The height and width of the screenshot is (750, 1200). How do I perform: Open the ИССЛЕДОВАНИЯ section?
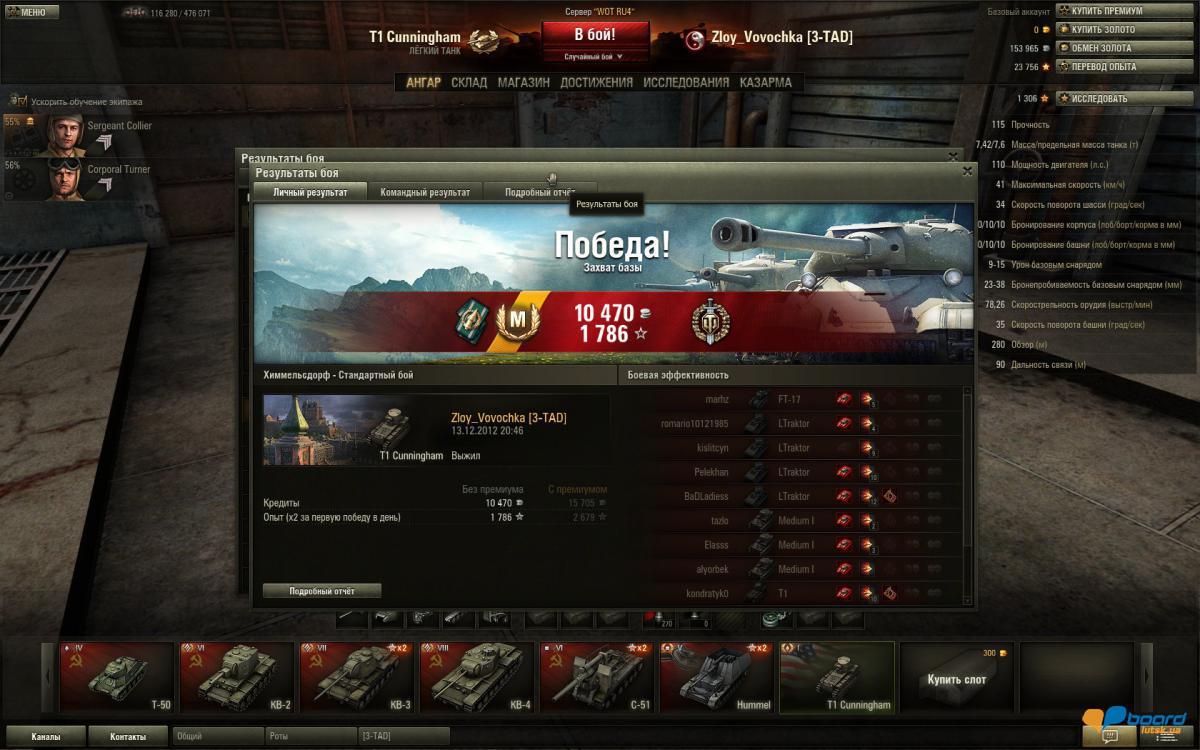[686, 83]
